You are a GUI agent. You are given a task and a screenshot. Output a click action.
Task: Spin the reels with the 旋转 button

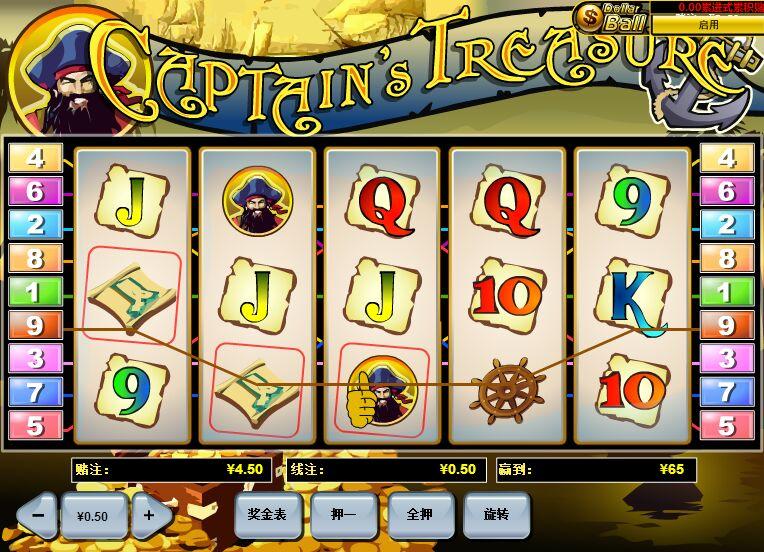[496, 514]
